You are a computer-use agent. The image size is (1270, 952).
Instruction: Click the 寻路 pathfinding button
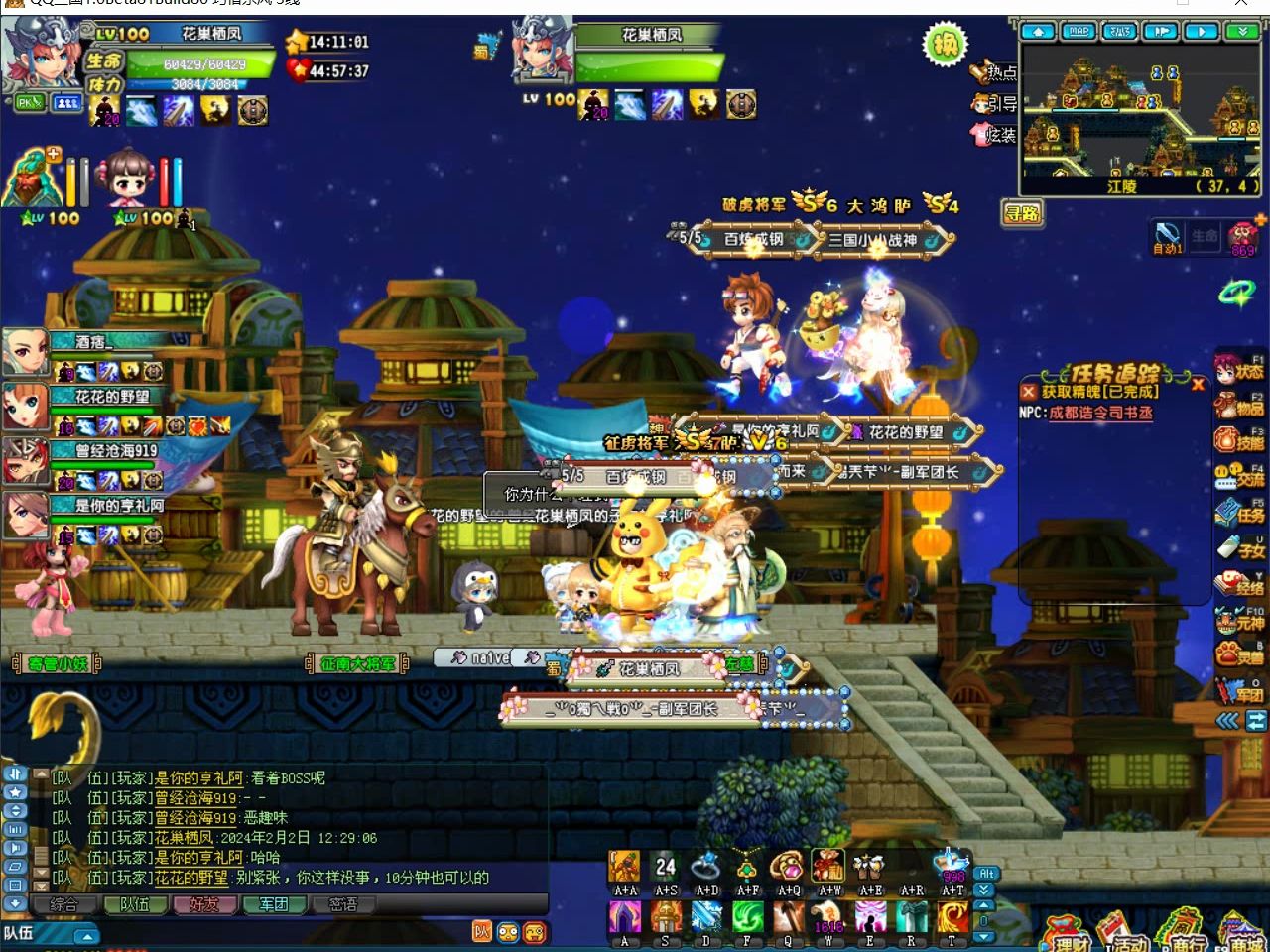point(1022,213)
